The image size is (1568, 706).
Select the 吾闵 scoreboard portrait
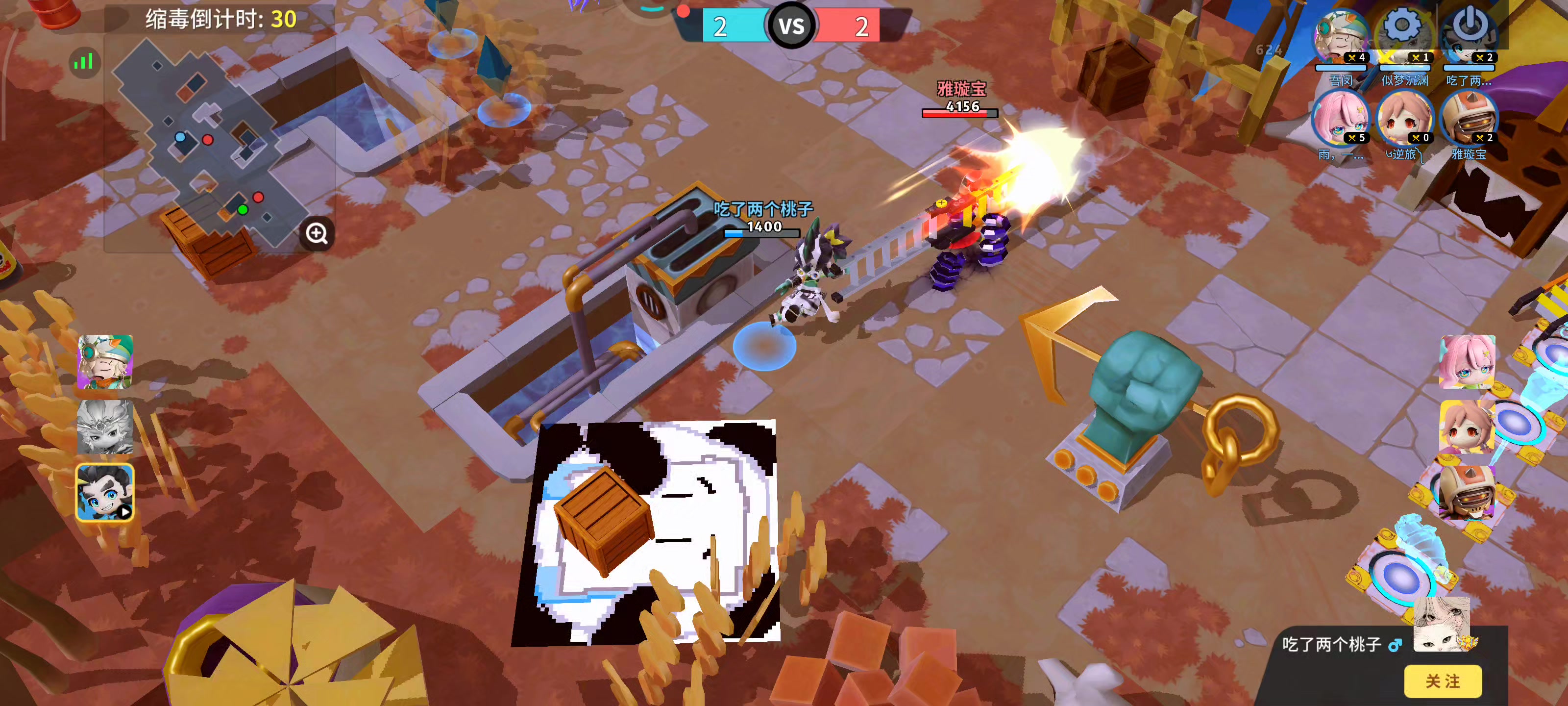click(x=1340, y=38)
